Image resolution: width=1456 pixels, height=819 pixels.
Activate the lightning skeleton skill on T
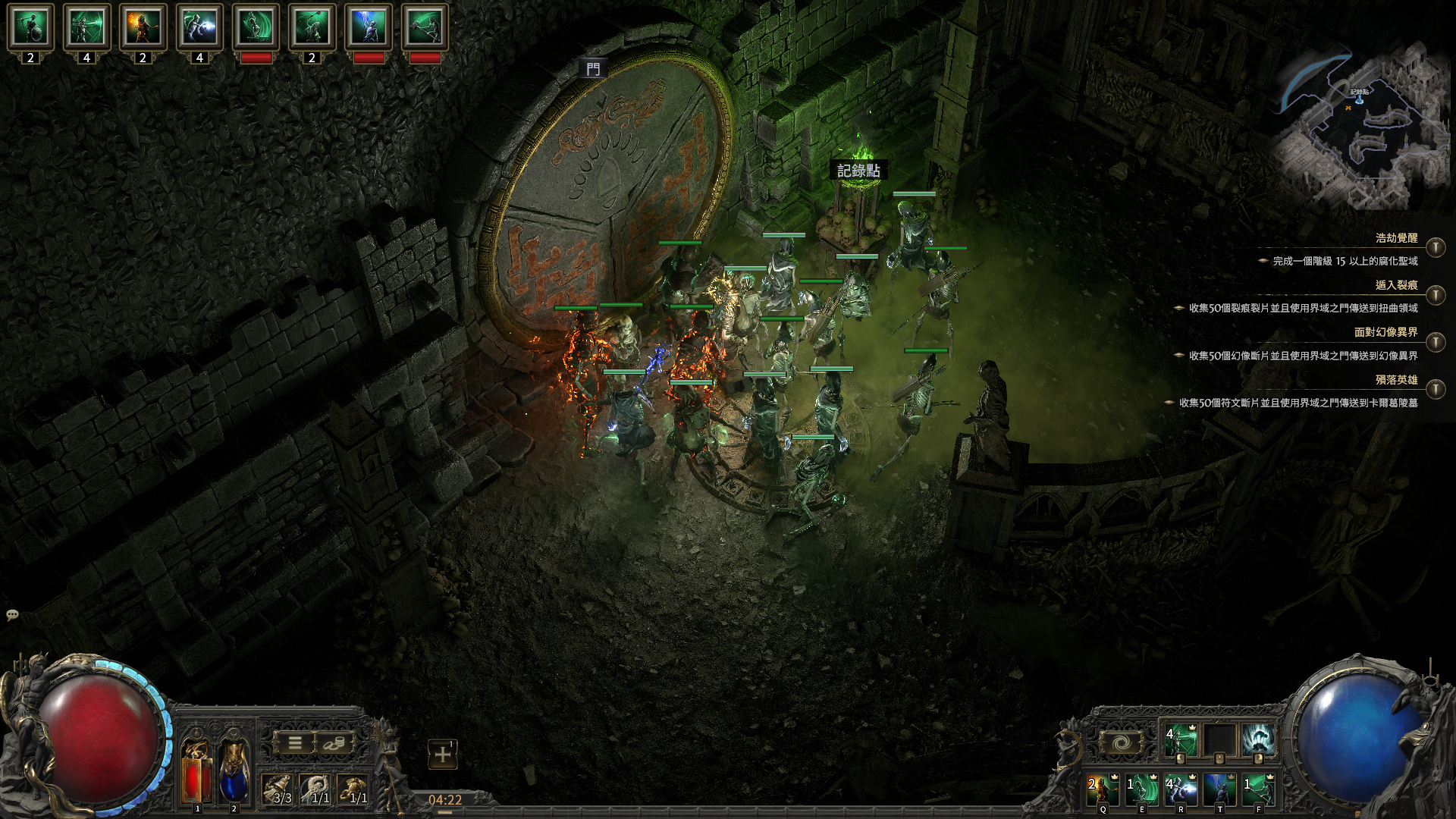point(1219,789)
